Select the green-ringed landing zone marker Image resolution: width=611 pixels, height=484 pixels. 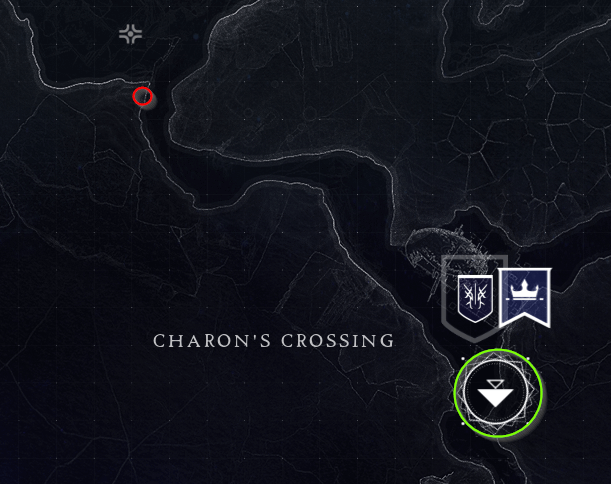coord(497,393)
